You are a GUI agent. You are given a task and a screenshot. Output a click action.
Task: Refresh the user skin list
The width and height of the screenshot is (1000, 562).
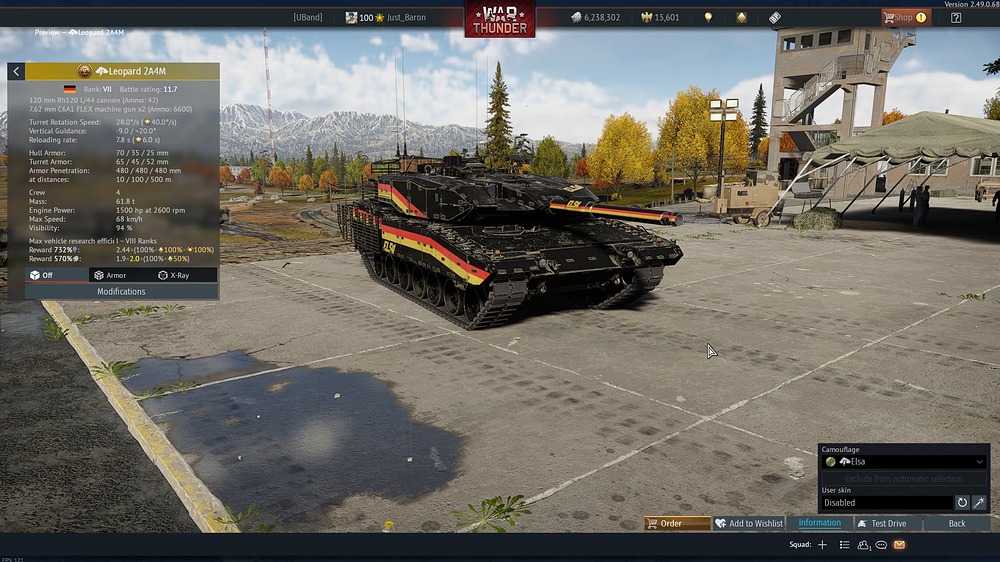point(962,503)
